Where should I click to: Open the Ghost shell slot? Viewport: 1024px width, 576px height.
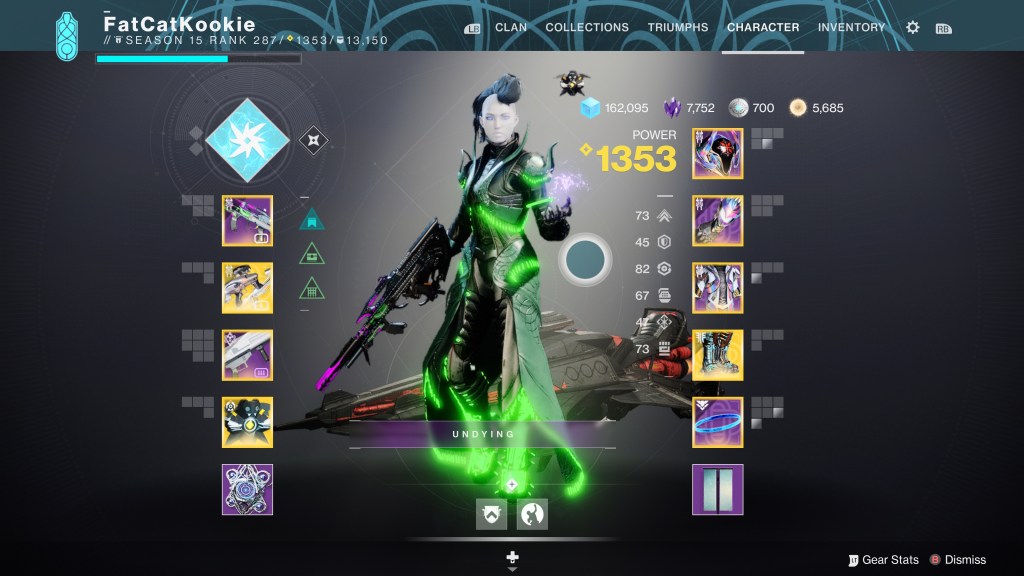(x=247, y=422)
